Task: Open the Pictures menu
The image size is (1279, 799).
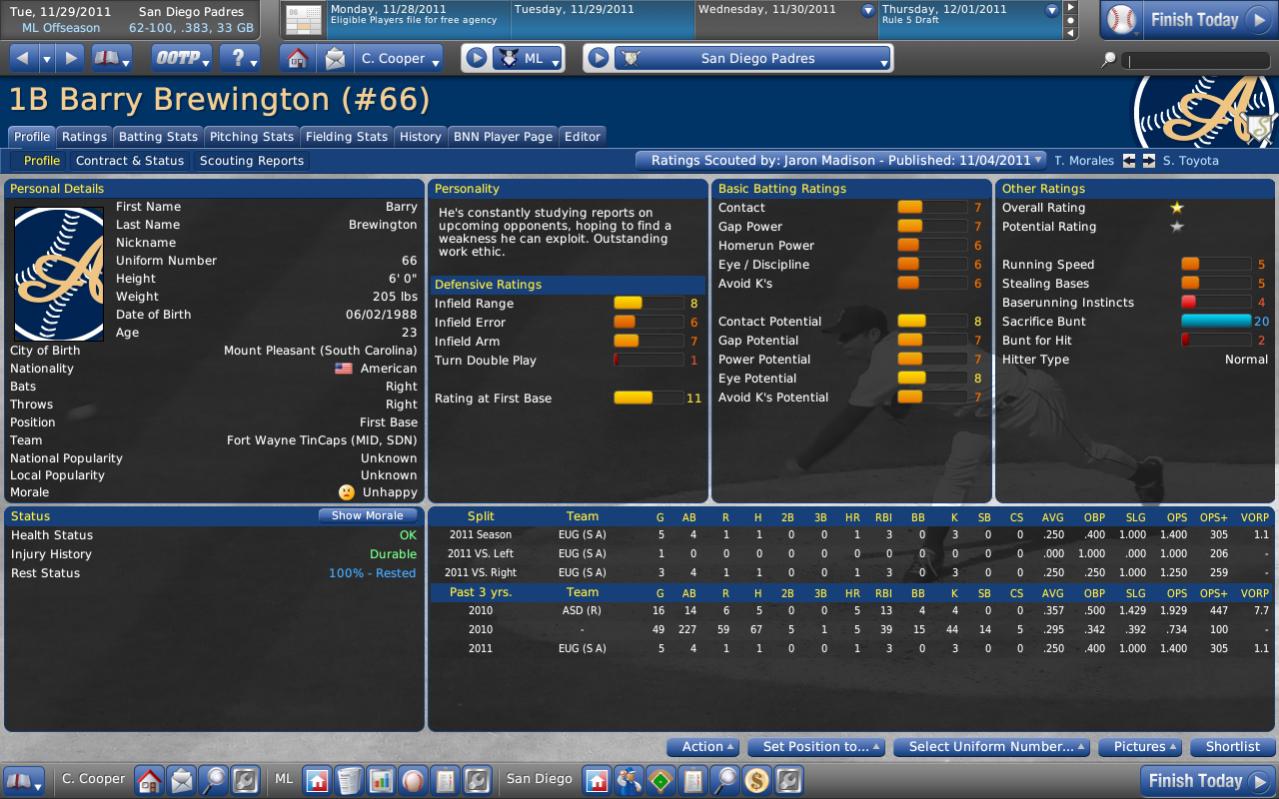Action: click(1140, 747)
